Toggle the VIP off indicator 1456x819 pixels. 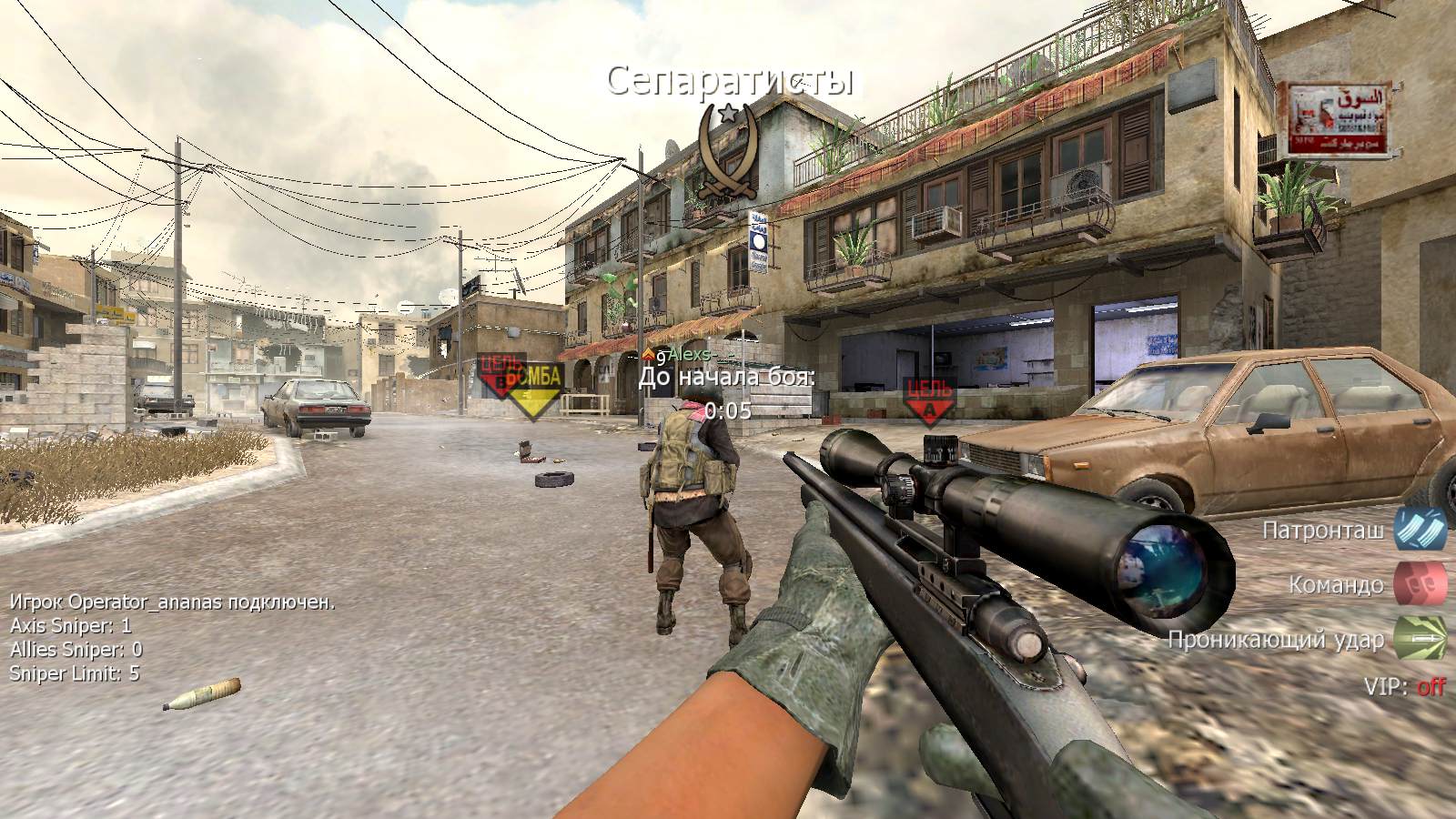click(1431, 686)
